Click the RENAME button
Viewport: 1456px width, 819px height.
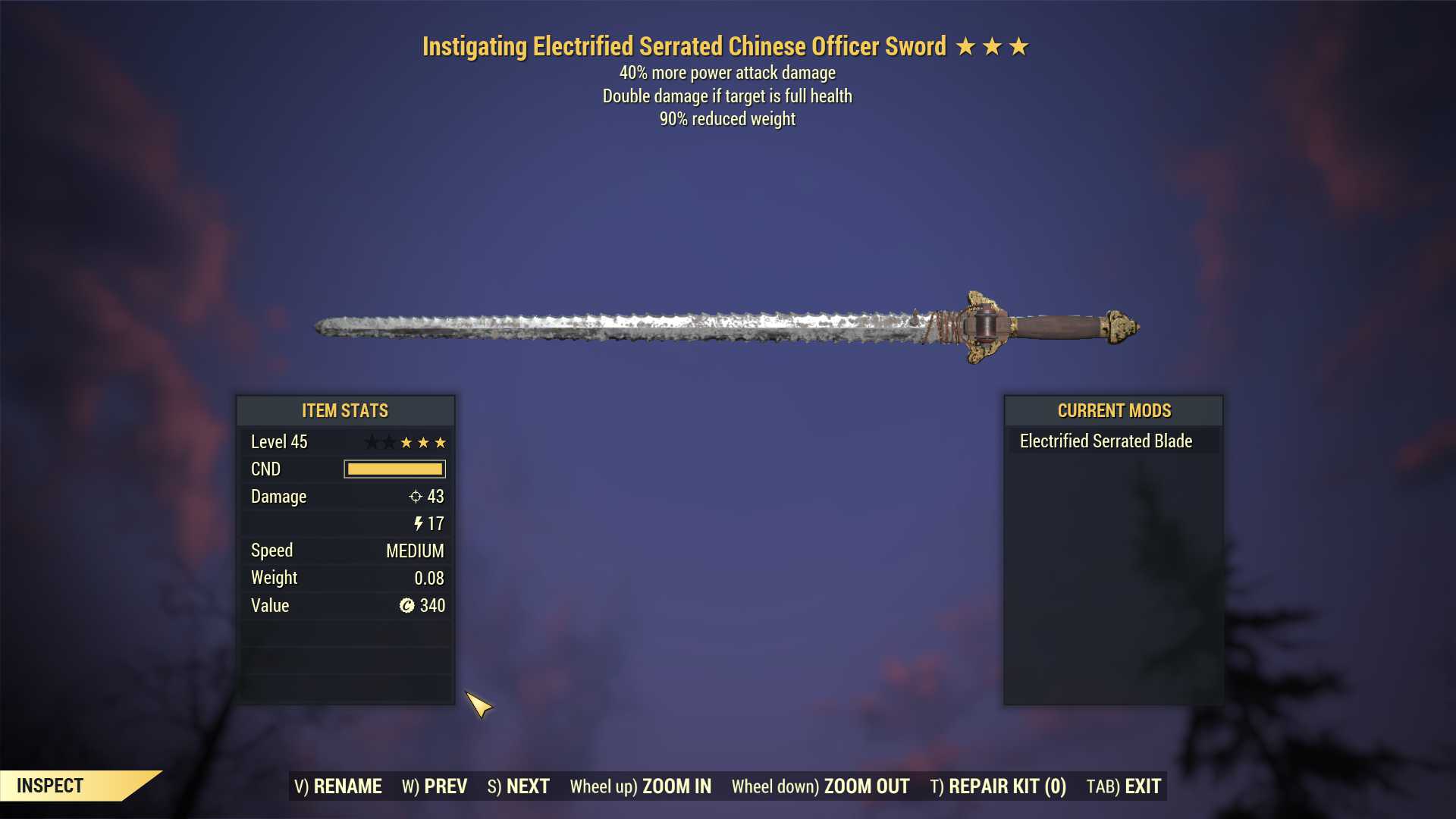pyautogui.click(x=338, y=786)
